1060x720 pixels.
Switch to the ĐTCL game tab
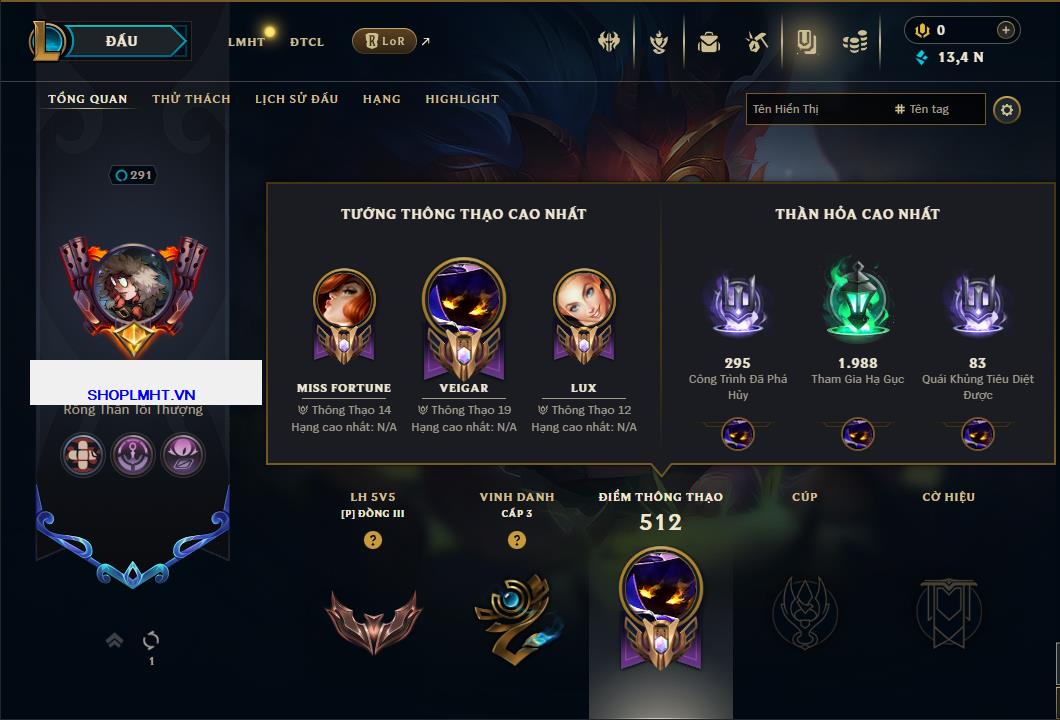[x=307, y=42]
